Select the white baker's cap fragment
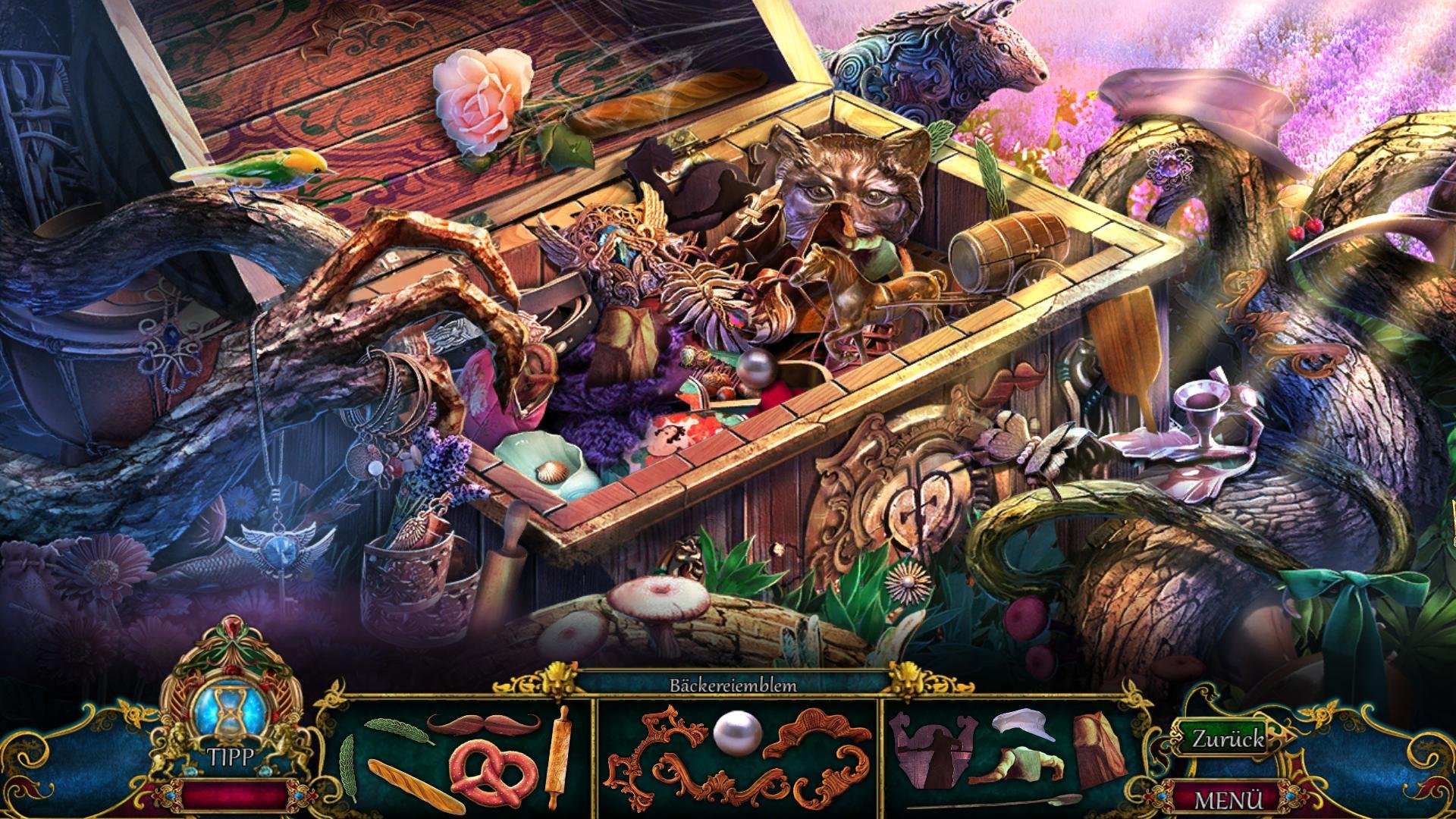Image resolution: width=1456 pixels, height=819 pixels. coord(1024,725)
